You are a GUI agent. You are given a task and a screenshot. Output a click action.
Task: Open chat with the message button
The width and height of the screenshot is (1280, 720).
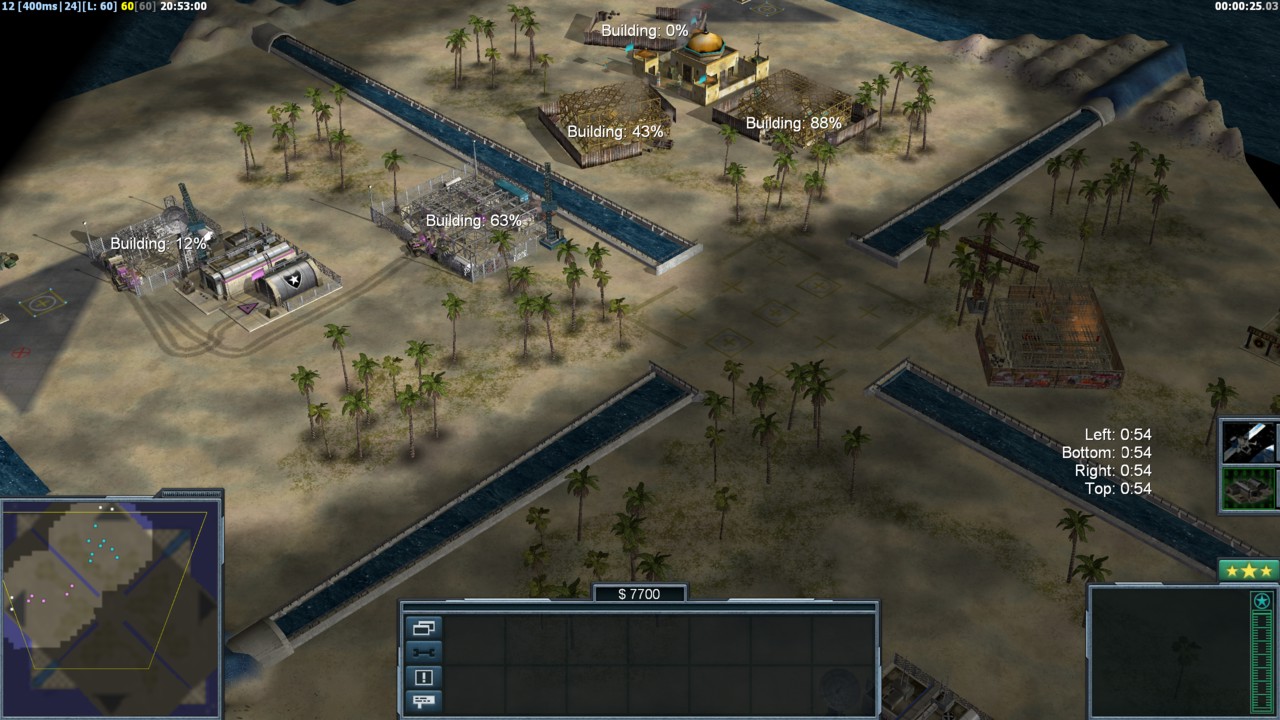(423, 700)
